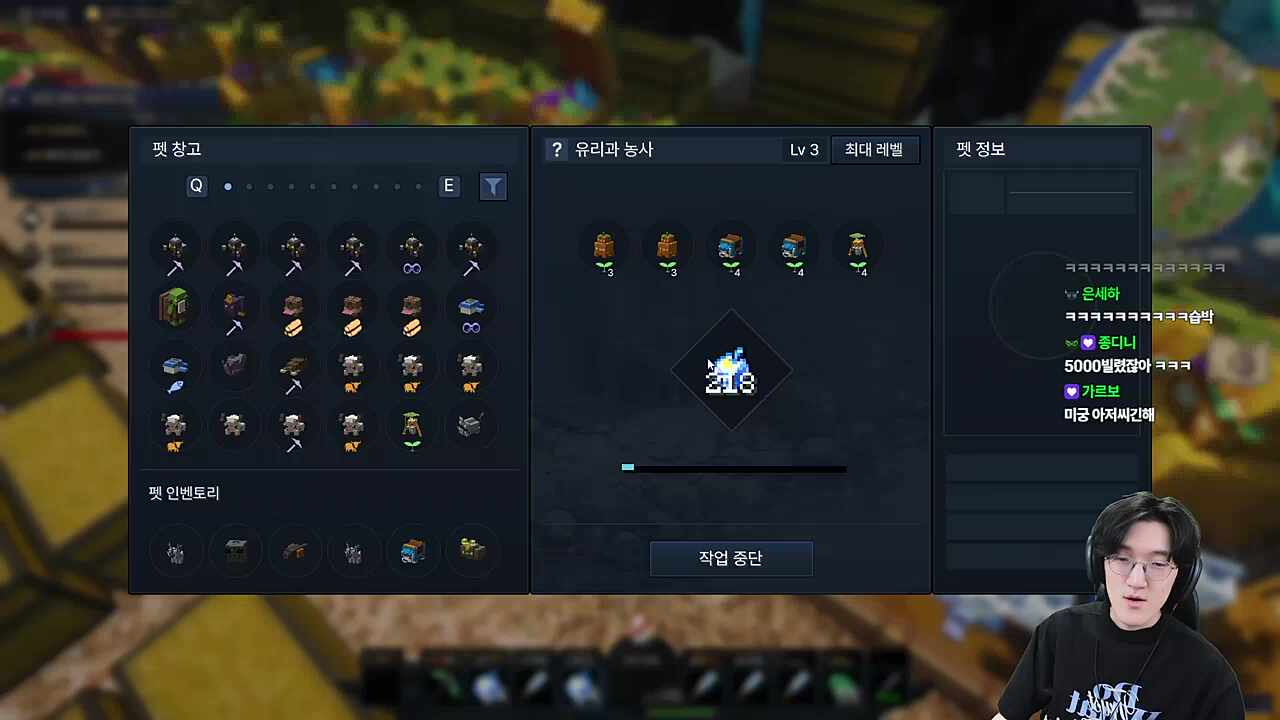
Task: Click the glass crop output diamond
Action: [731, 371]
